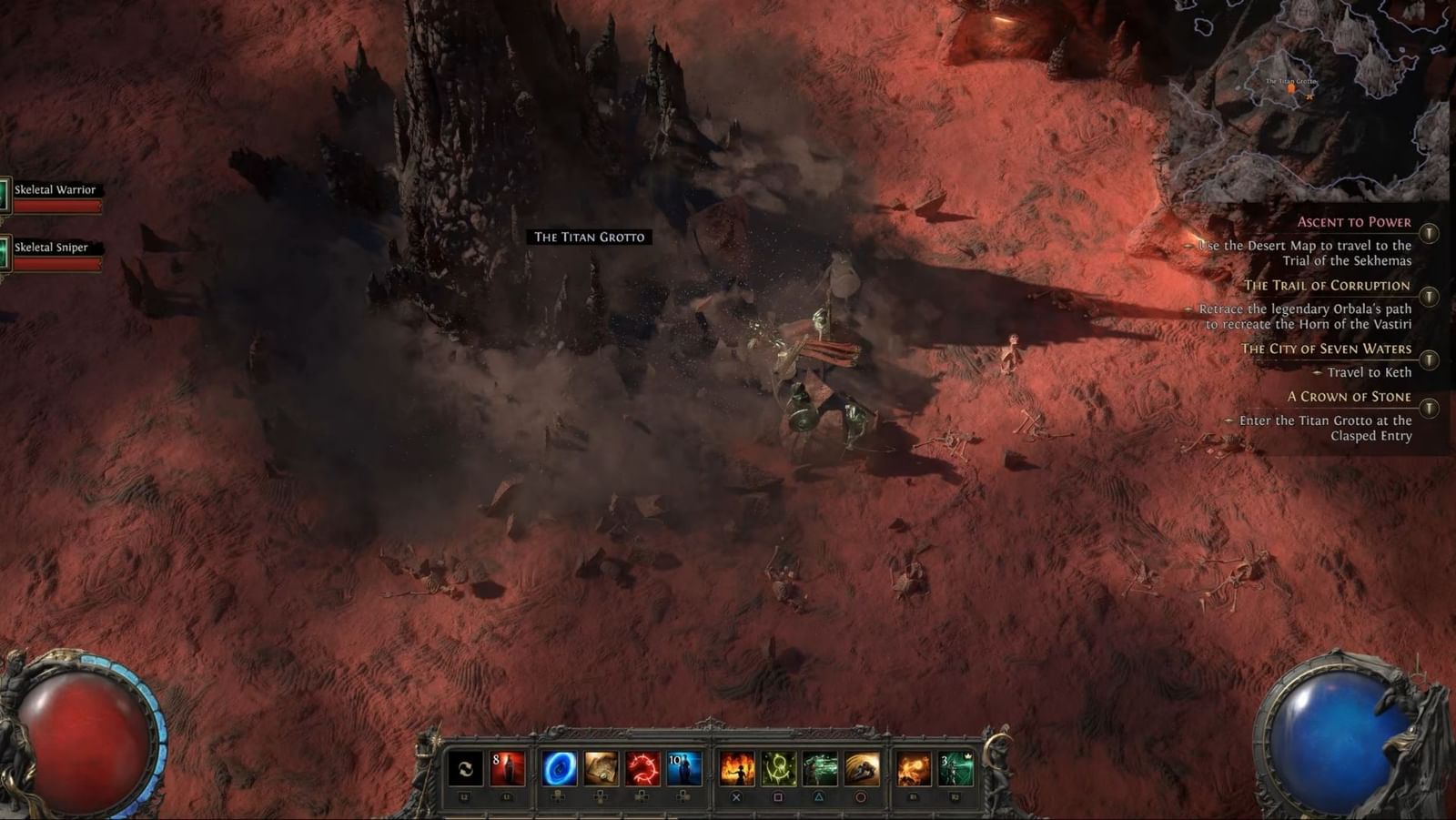Viewport: 1456px width, 820px height.
Task: Cast the fireball skill bound to R1
Action: pos(915,768)
